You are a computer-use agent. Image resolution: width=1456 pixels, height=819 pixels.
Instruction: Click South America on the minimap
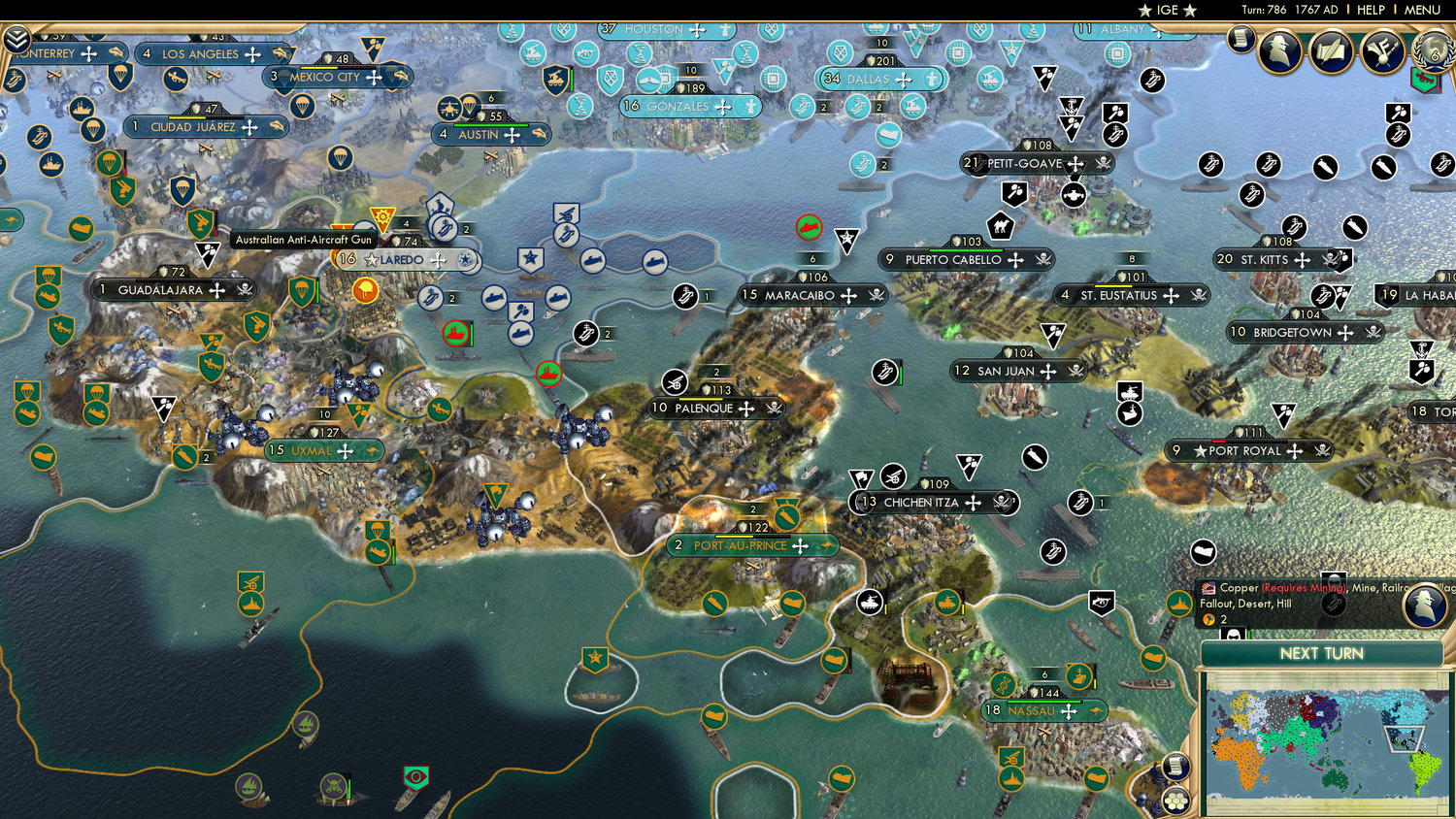(1423, 770)
